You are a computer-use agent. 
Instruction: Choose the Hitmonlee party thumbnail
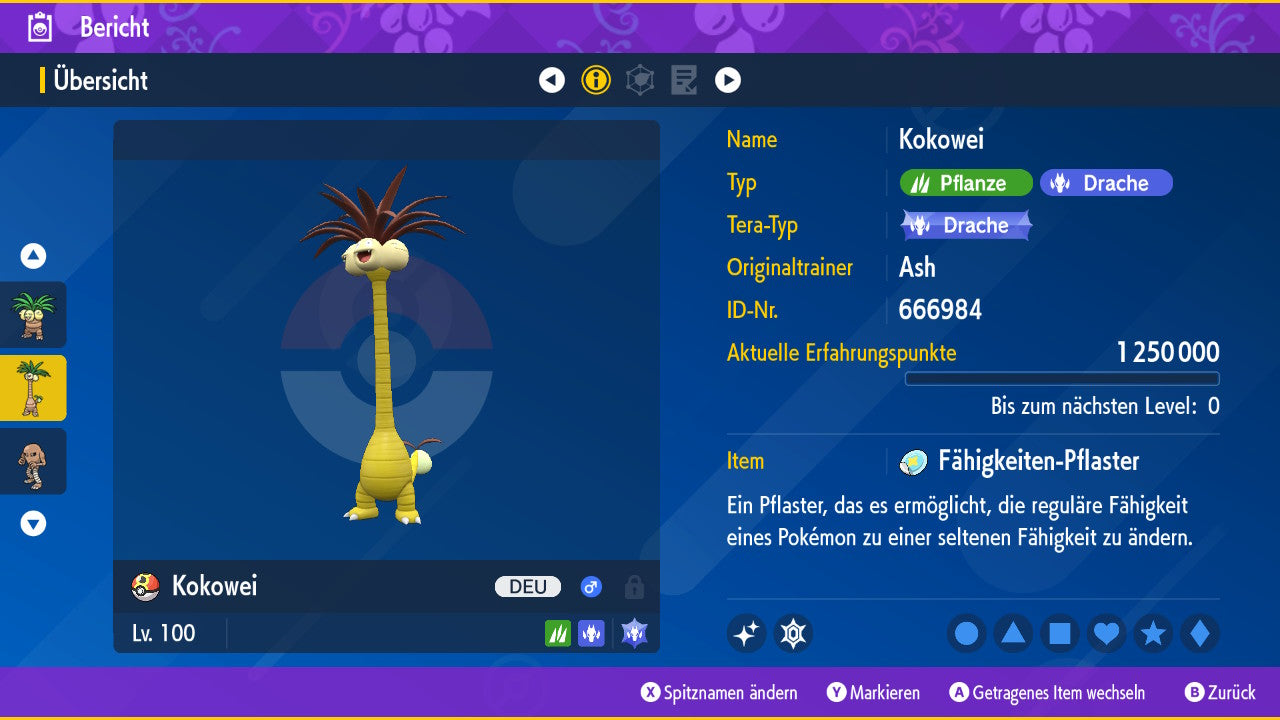coord(33,461)
